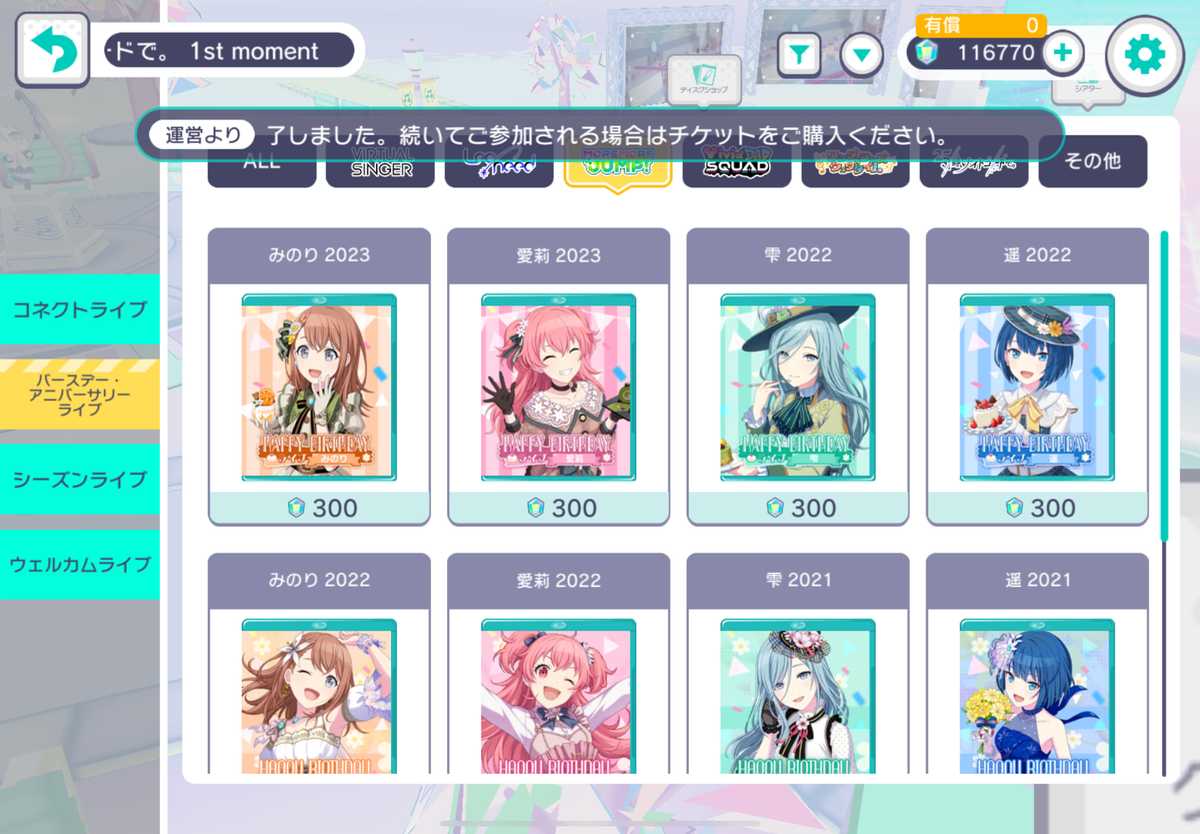Go back with the arrow button
Viewport: 1200px width, 834px height.
(x=52, y=50)
